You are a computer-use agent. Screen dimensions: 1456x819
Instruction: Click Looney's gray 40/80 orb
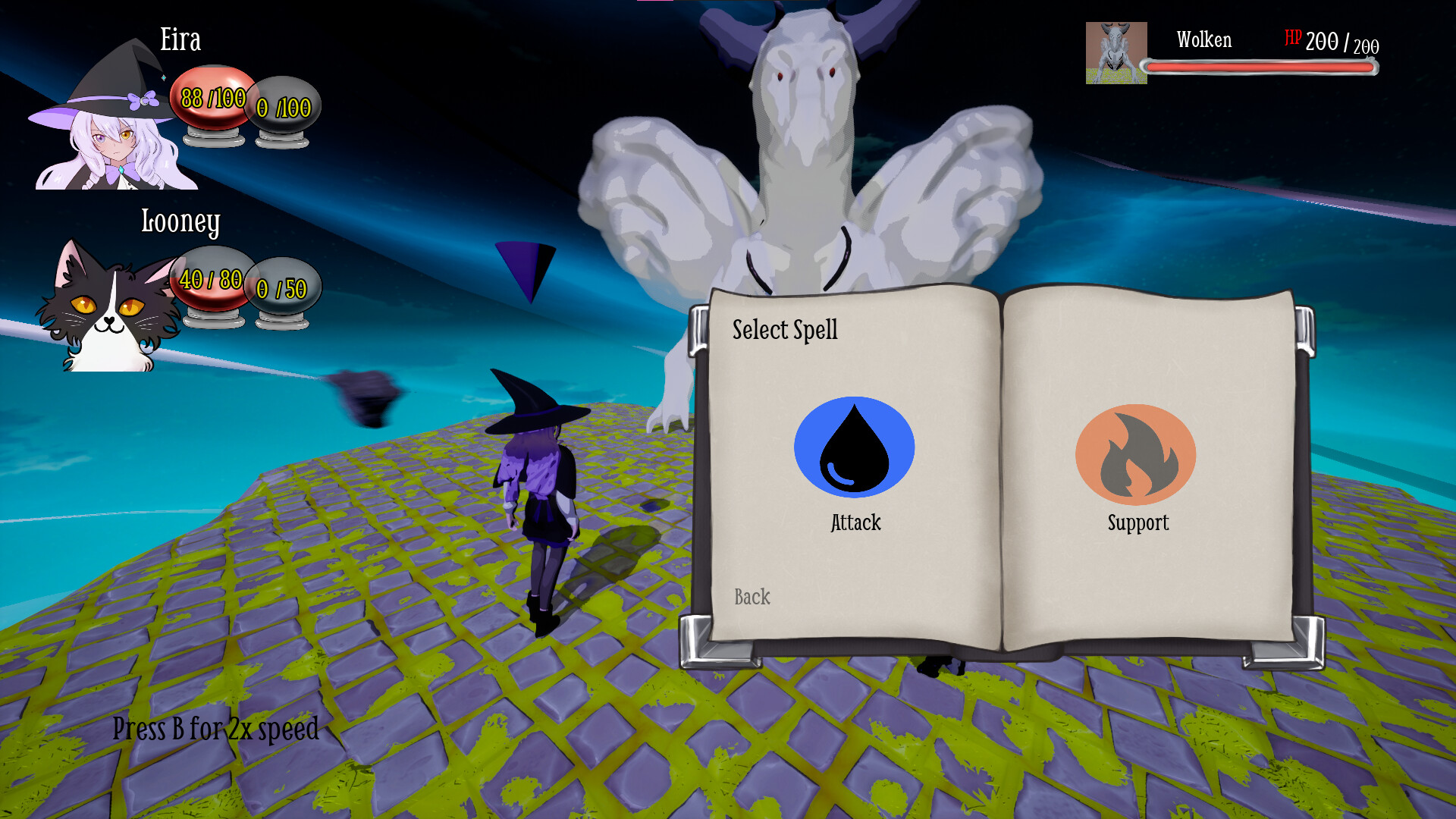[x=210, y=281]
